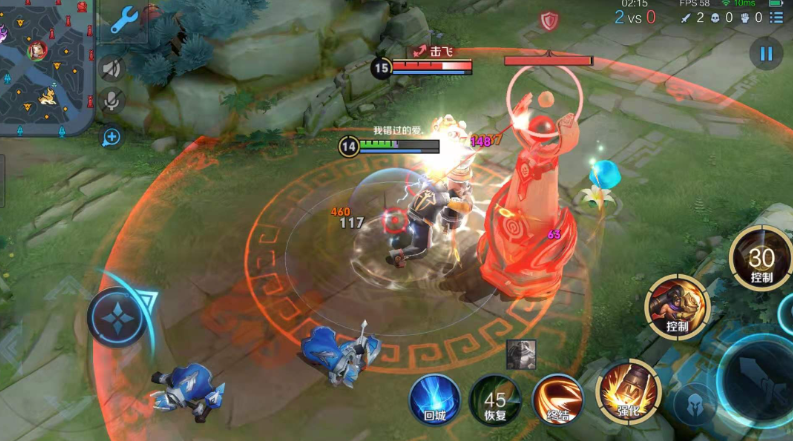Cast the 终结 execute summoner spell
Viewport: 793px width, 441px height.
click(x=556, y=399)
